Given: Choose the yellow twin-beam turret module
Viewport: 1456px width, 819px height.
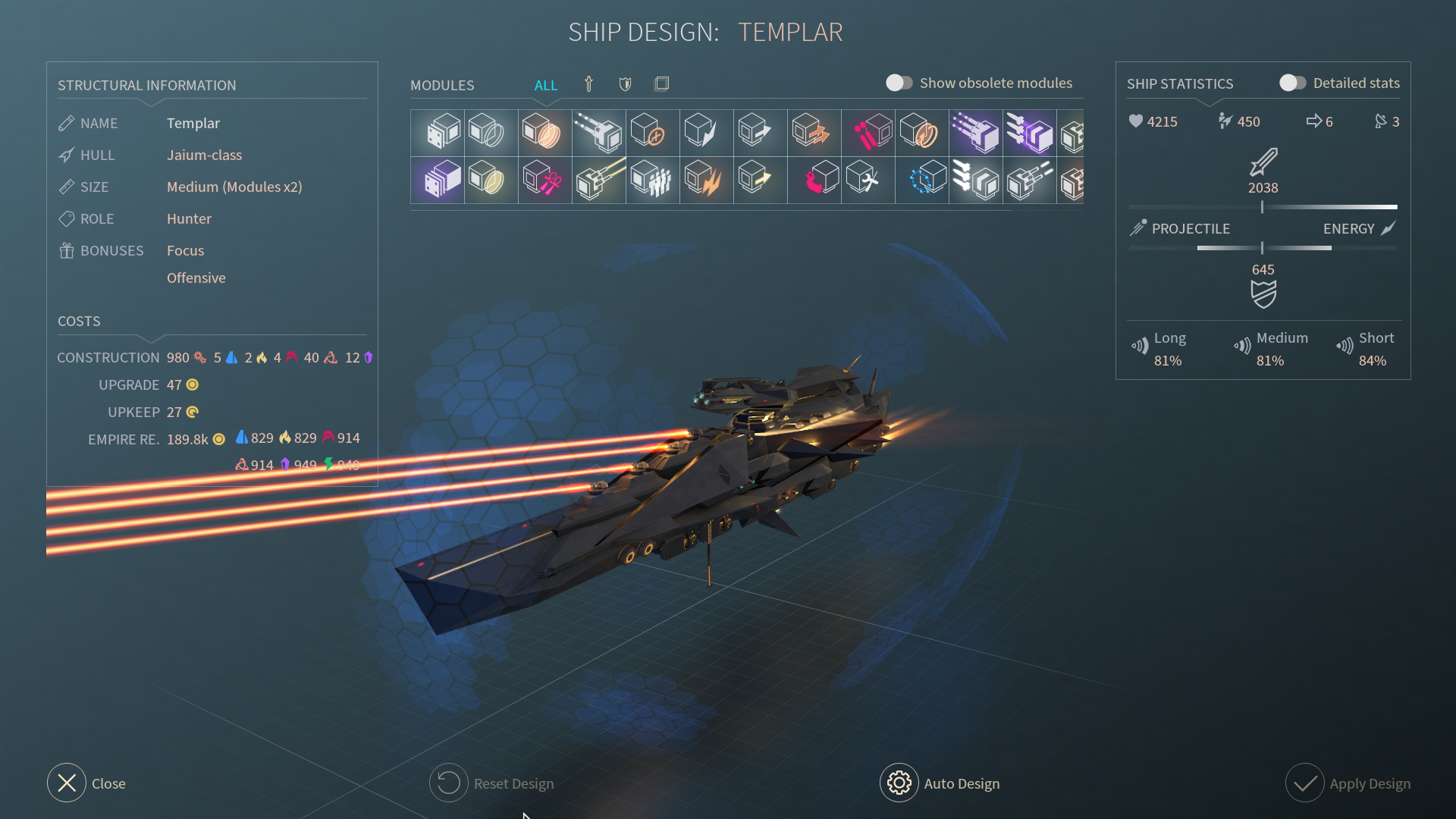Looking at the screenshot, I should click(599, 180).
